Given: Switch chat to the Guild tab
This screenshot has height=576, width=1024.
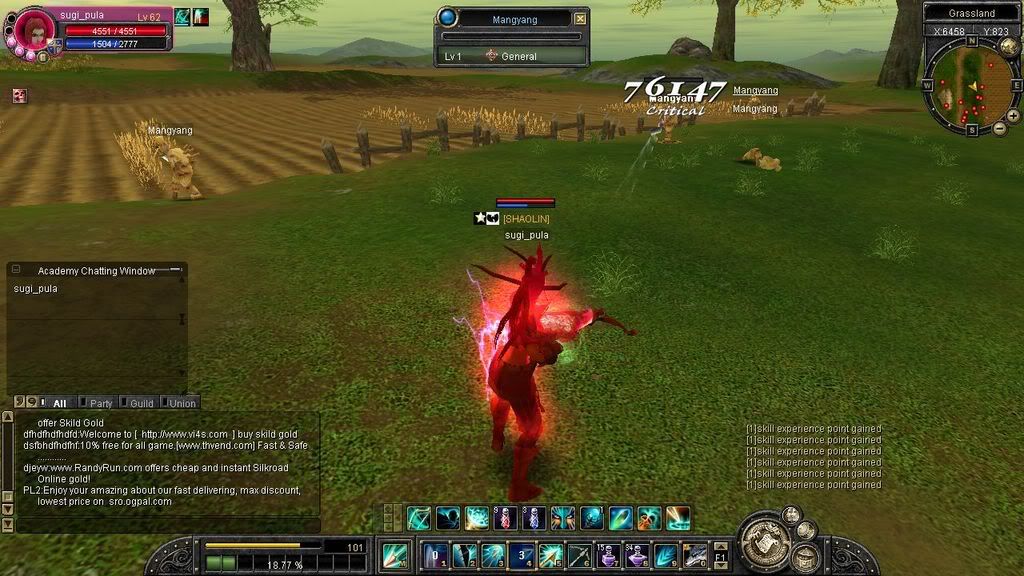Looking at the screenshot, I should point(141,403).
